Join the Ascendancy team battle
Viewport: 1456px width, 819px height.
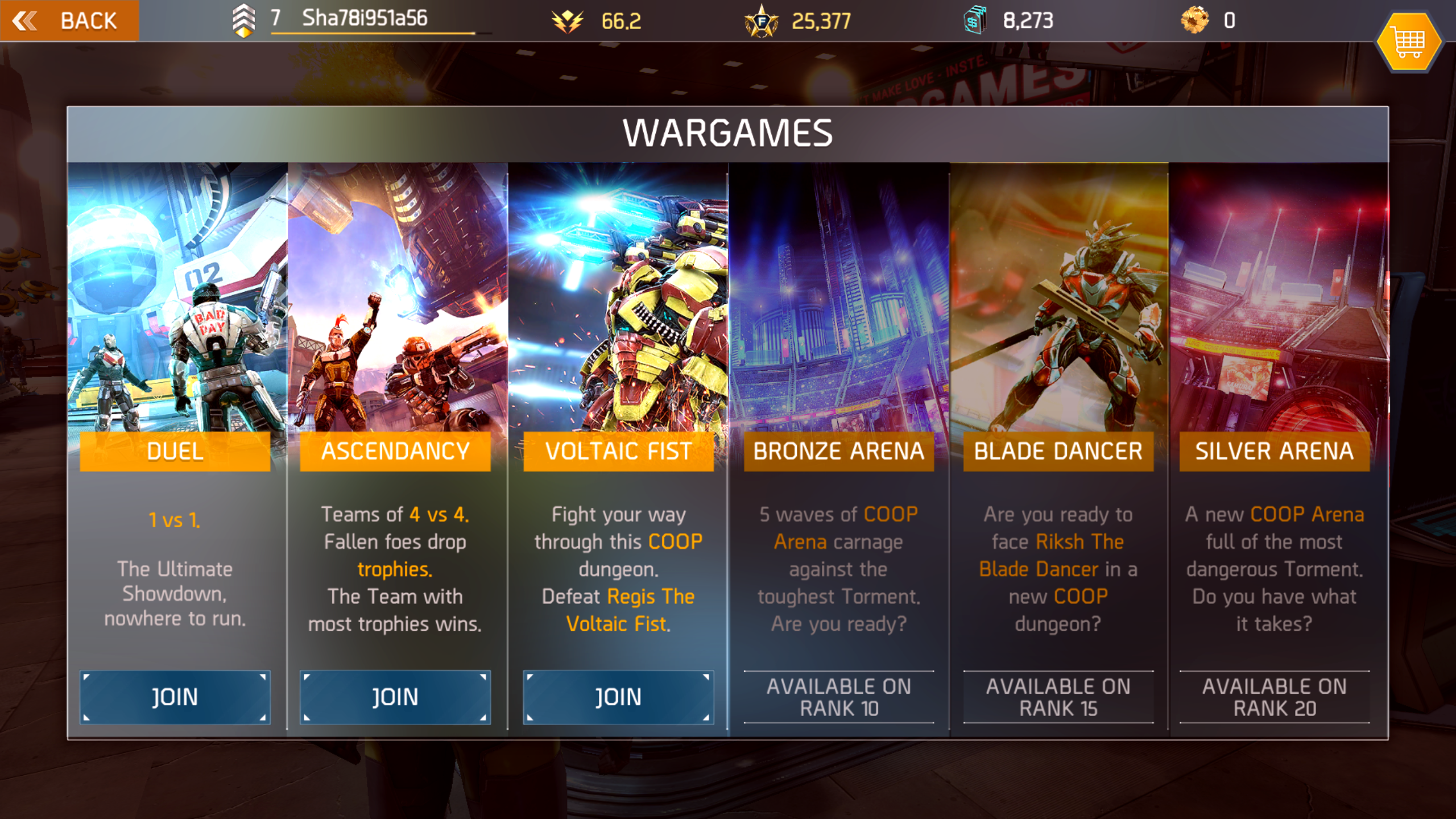(396, 697)
